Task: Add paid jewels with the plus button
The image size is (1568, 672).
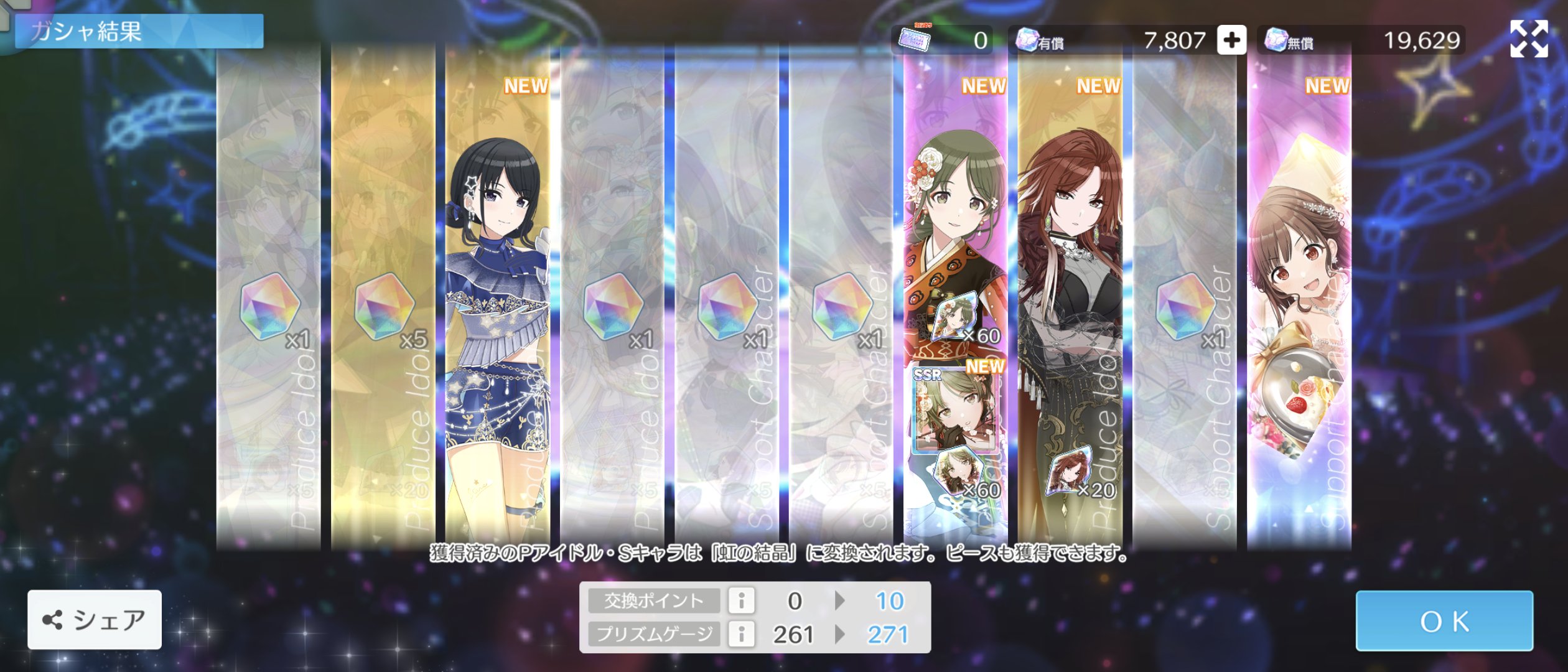Action: 1231,40
